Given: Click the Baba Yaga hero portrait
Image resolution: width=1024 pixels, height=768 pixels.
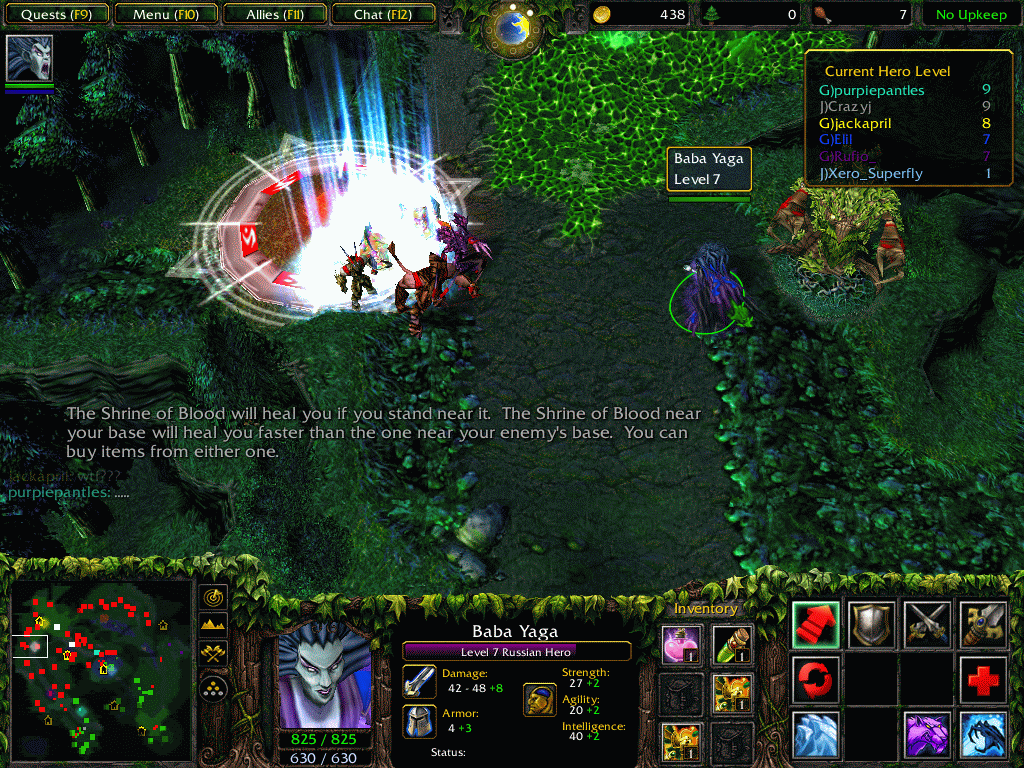Looking at the screenshot, I should 324,674.
